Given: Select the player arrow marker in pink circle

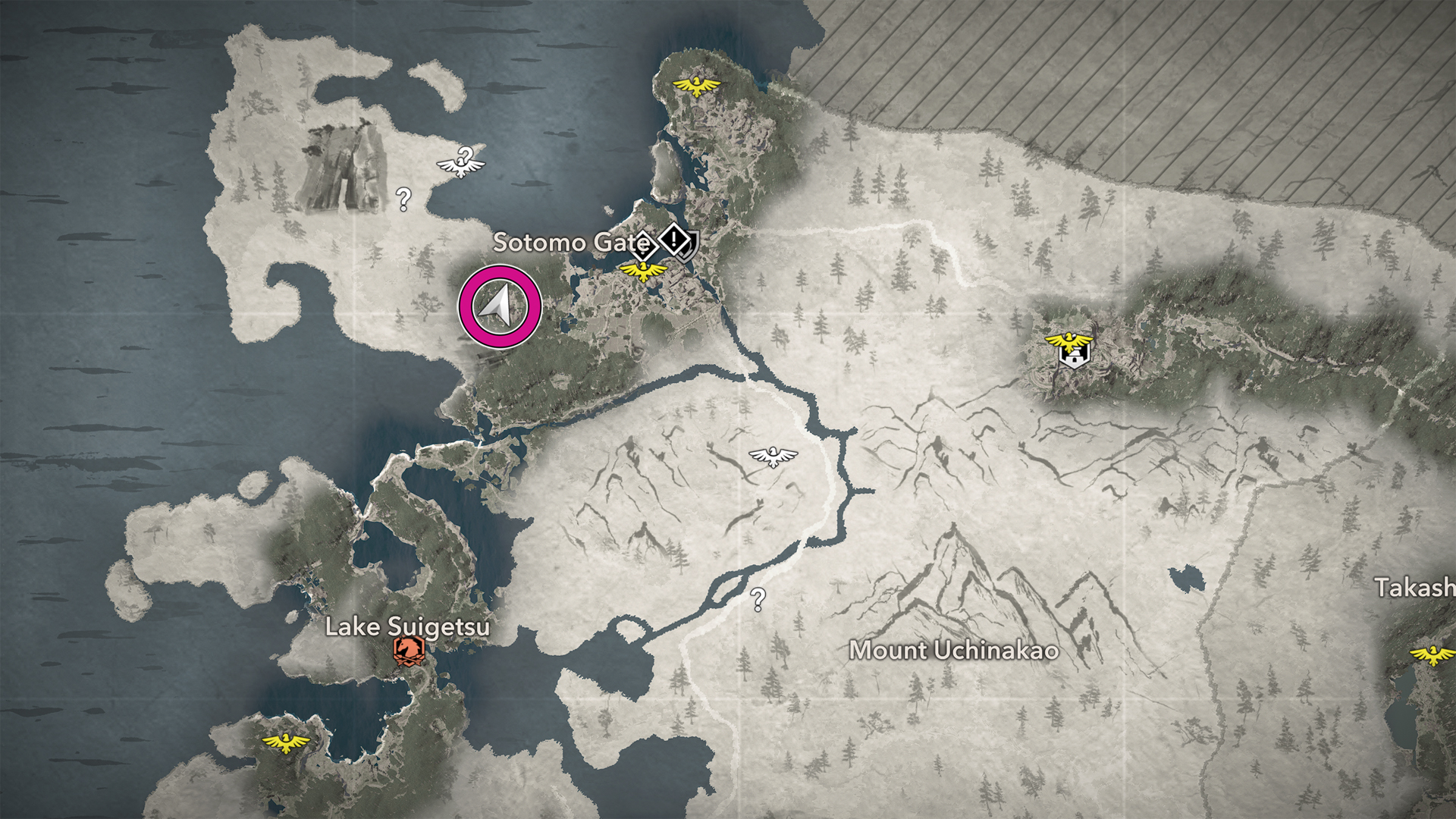Looking at the screenshot, I should click(499, 307).
